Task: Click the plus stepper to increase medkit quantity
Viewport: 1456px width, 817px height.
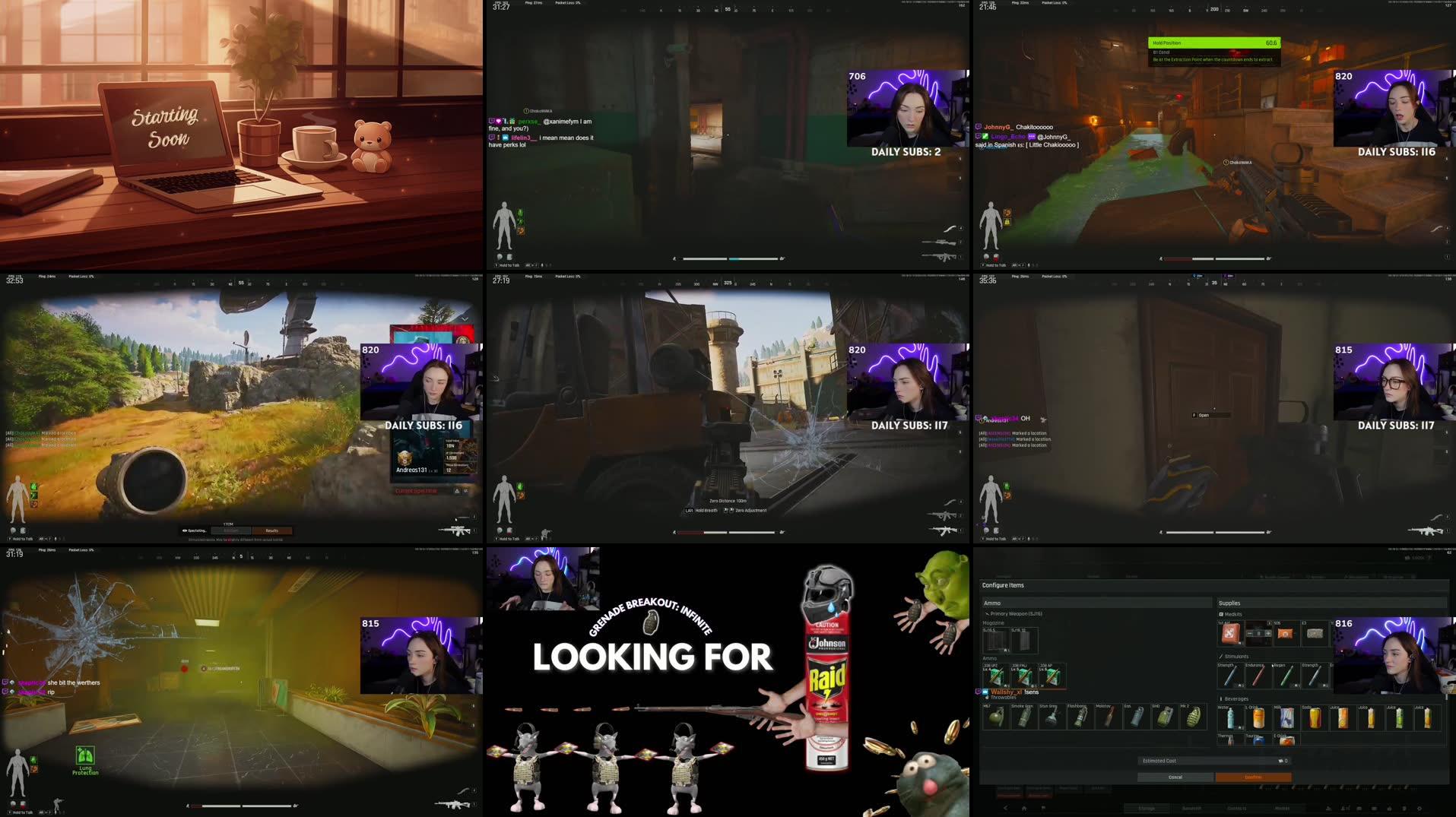Action: coord(1268,633)
